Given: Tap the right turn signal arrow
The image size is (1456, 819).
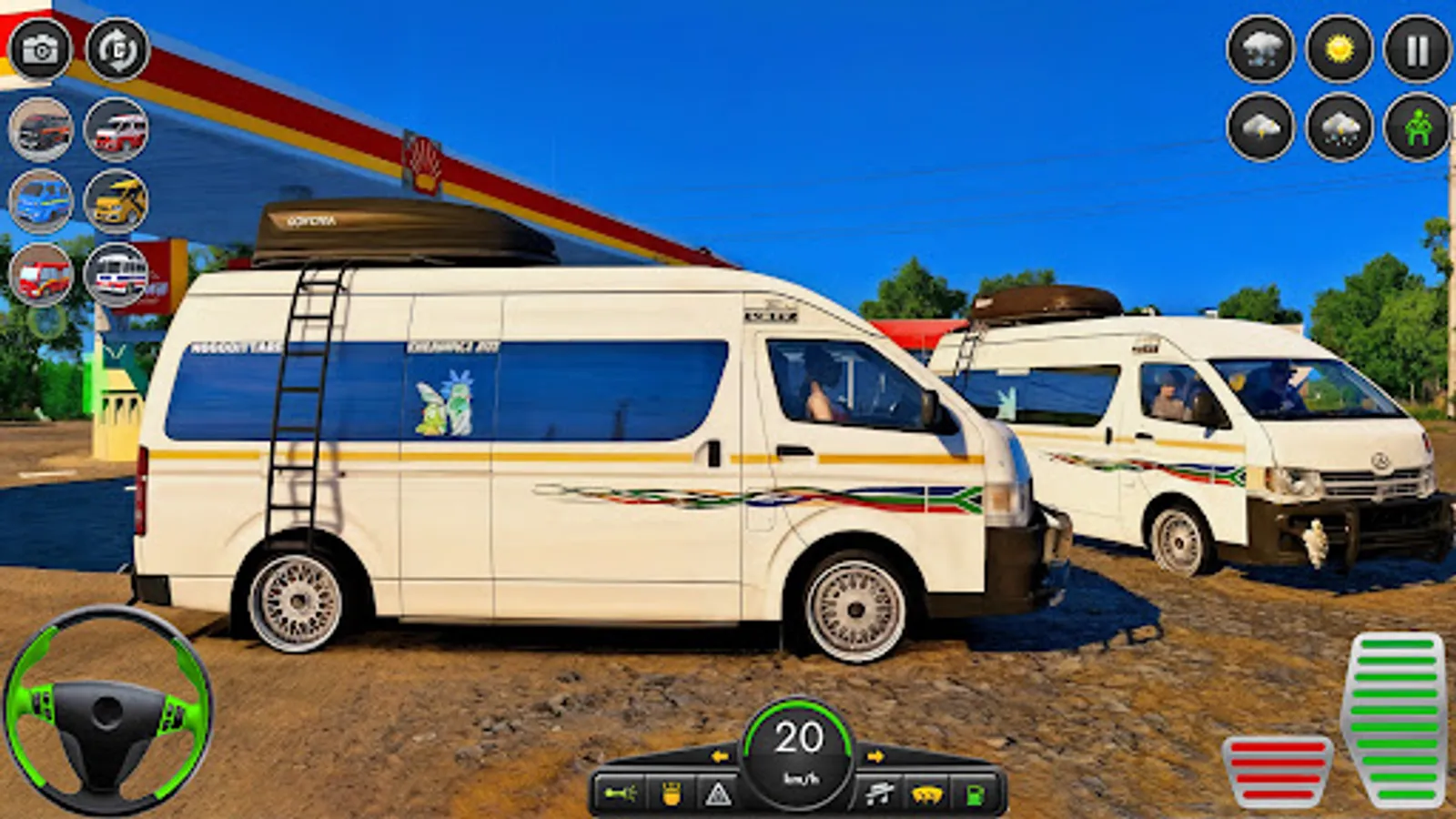Looking at the screenshot, I should (878, 755).
